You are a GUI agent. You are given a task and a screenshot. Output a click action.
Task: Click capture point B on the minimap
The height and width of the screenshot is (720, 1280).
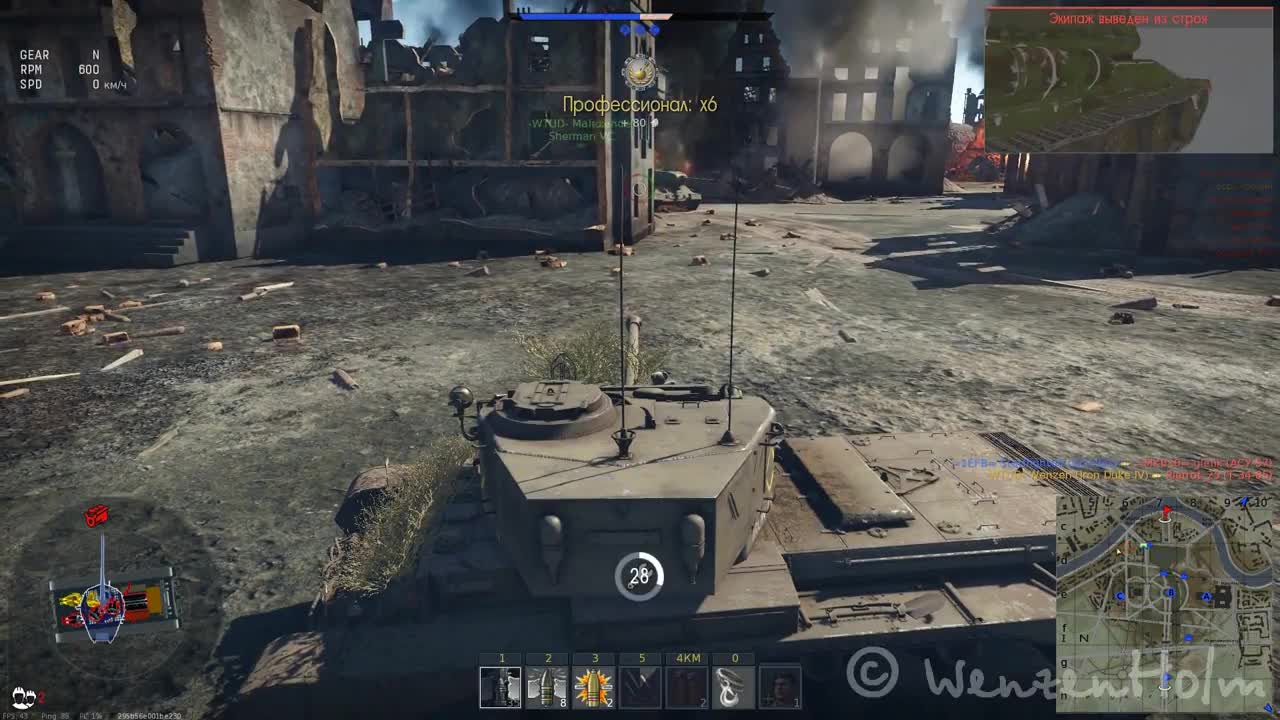click(x=1170, y=592)
